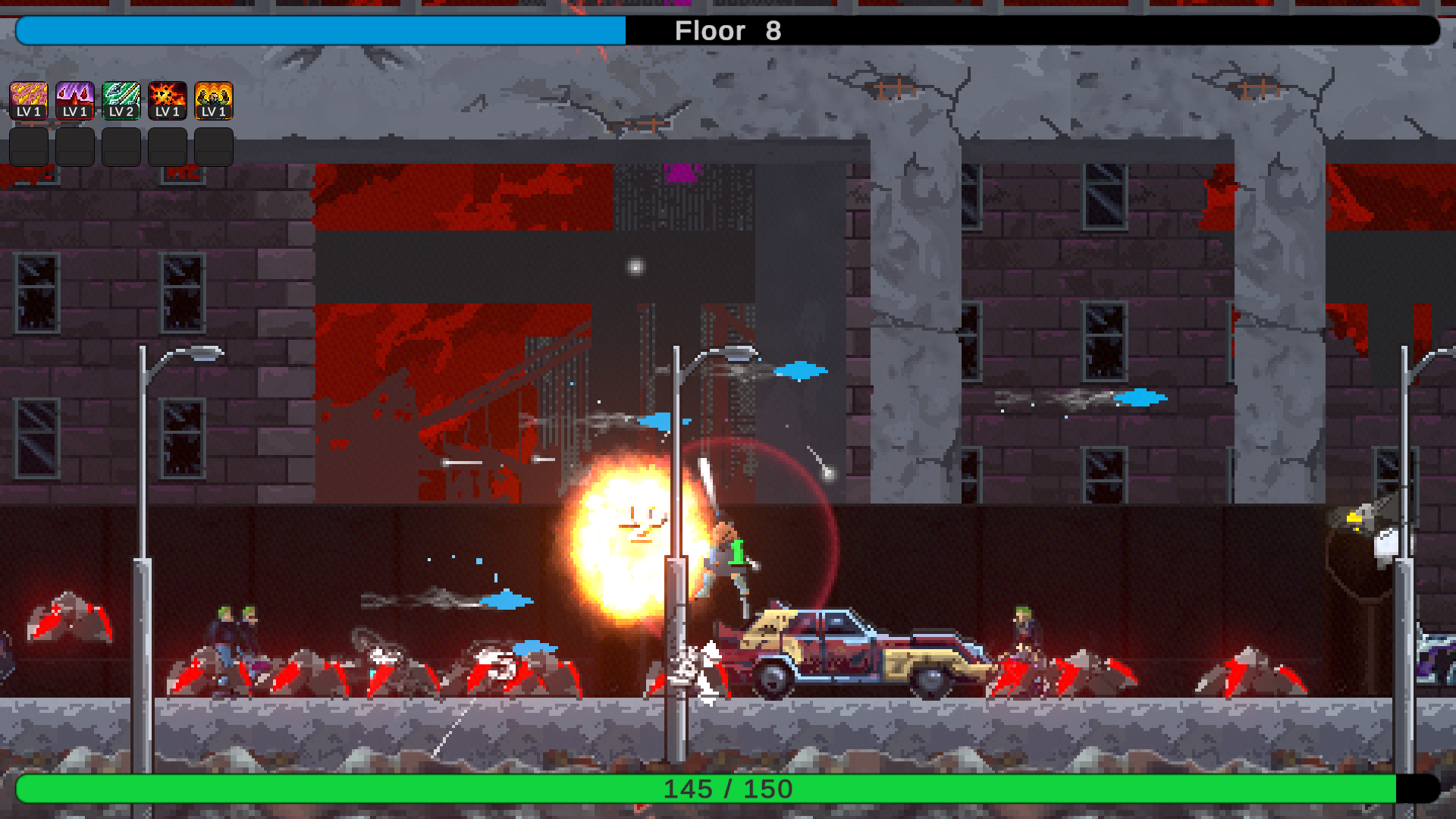Viewport: 1456px width, 819px height.
Task: Click the purple blood-spikes skill icon
Action: point(75,101)
